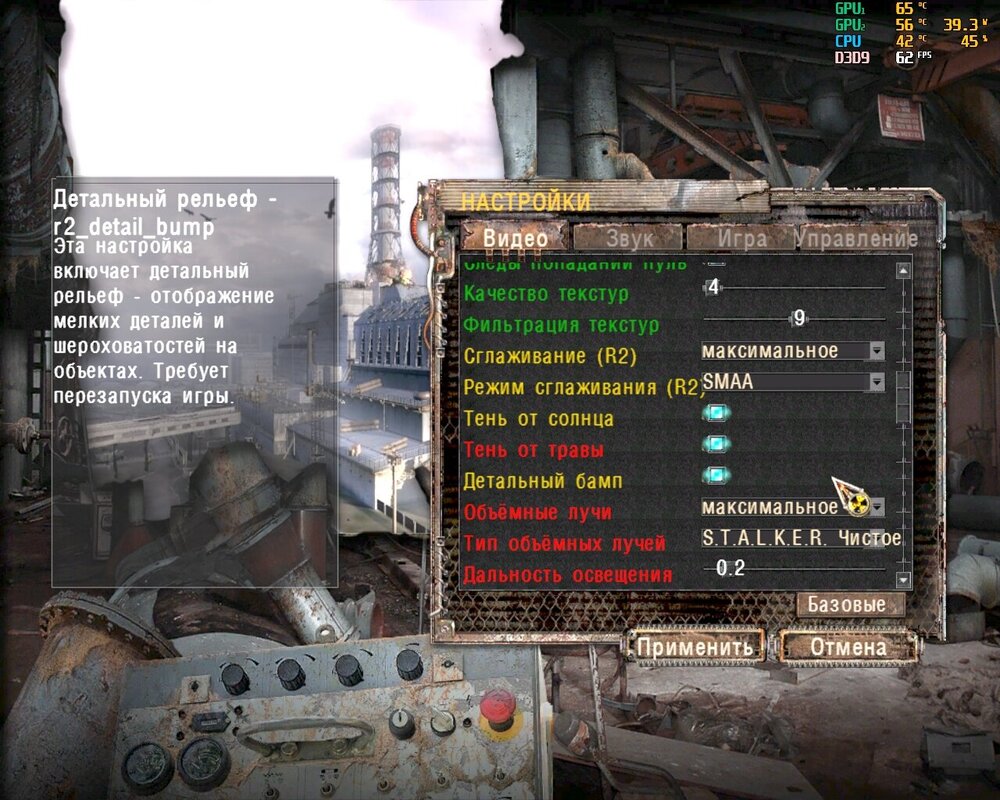This screenshot has height=800, width=1000.
Task: Click the settings list scroll-up arrow
Action: click(904, 270)
